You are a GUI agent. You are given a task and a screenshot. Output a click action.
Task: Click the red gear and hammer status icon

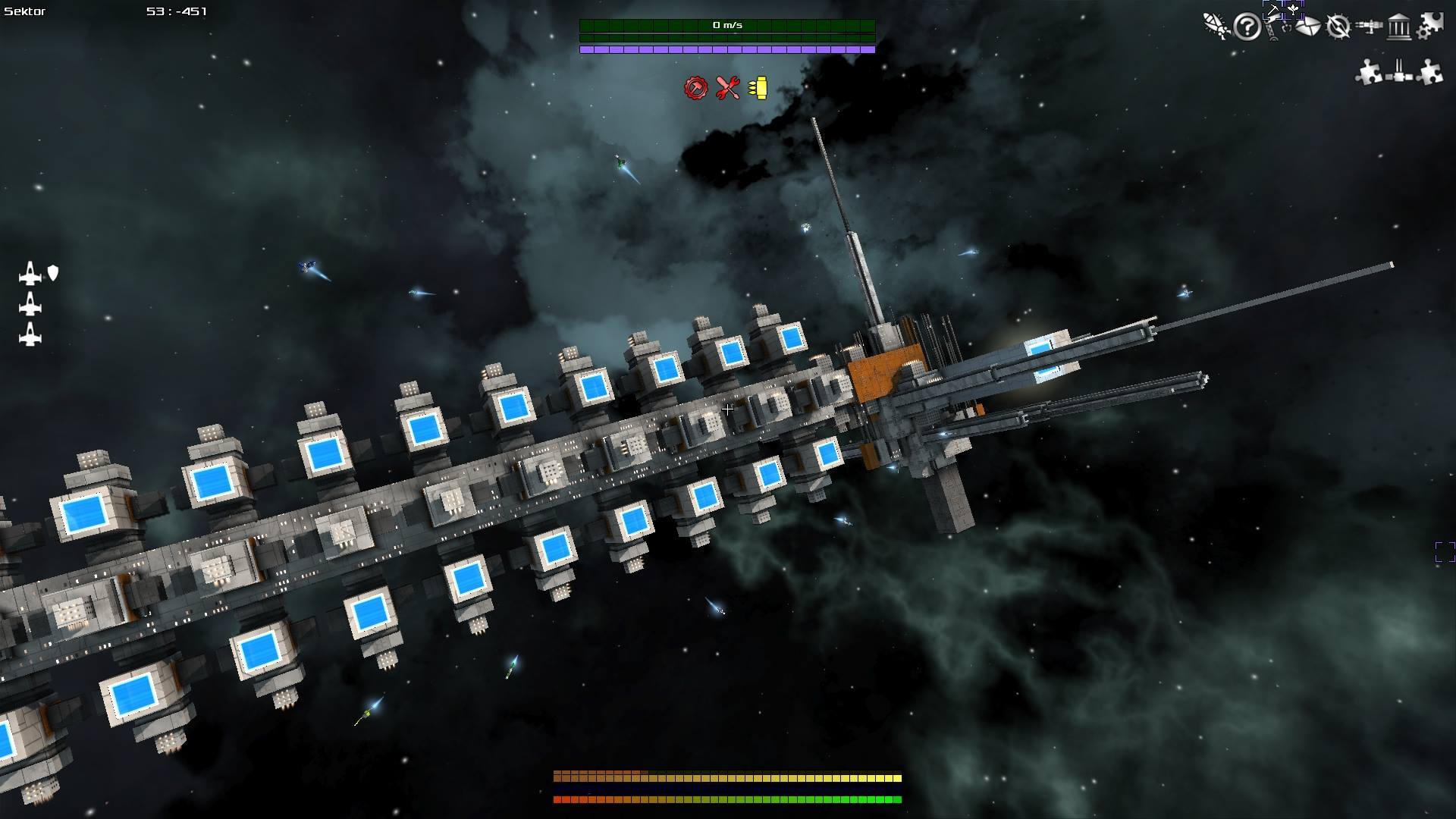point(695,88)
